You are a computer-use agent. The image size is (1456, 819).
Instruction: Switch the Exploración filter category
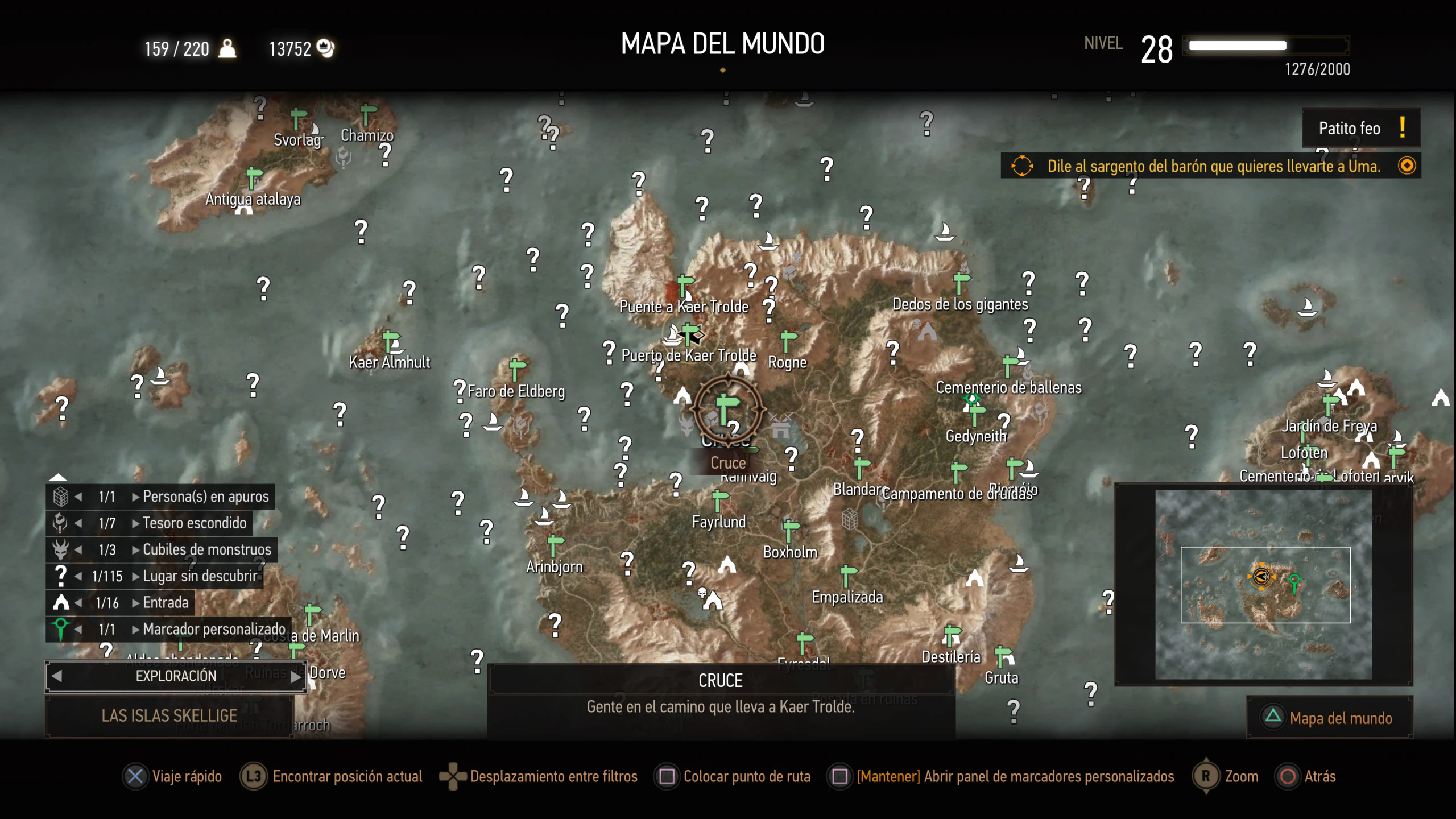point(176,676)
